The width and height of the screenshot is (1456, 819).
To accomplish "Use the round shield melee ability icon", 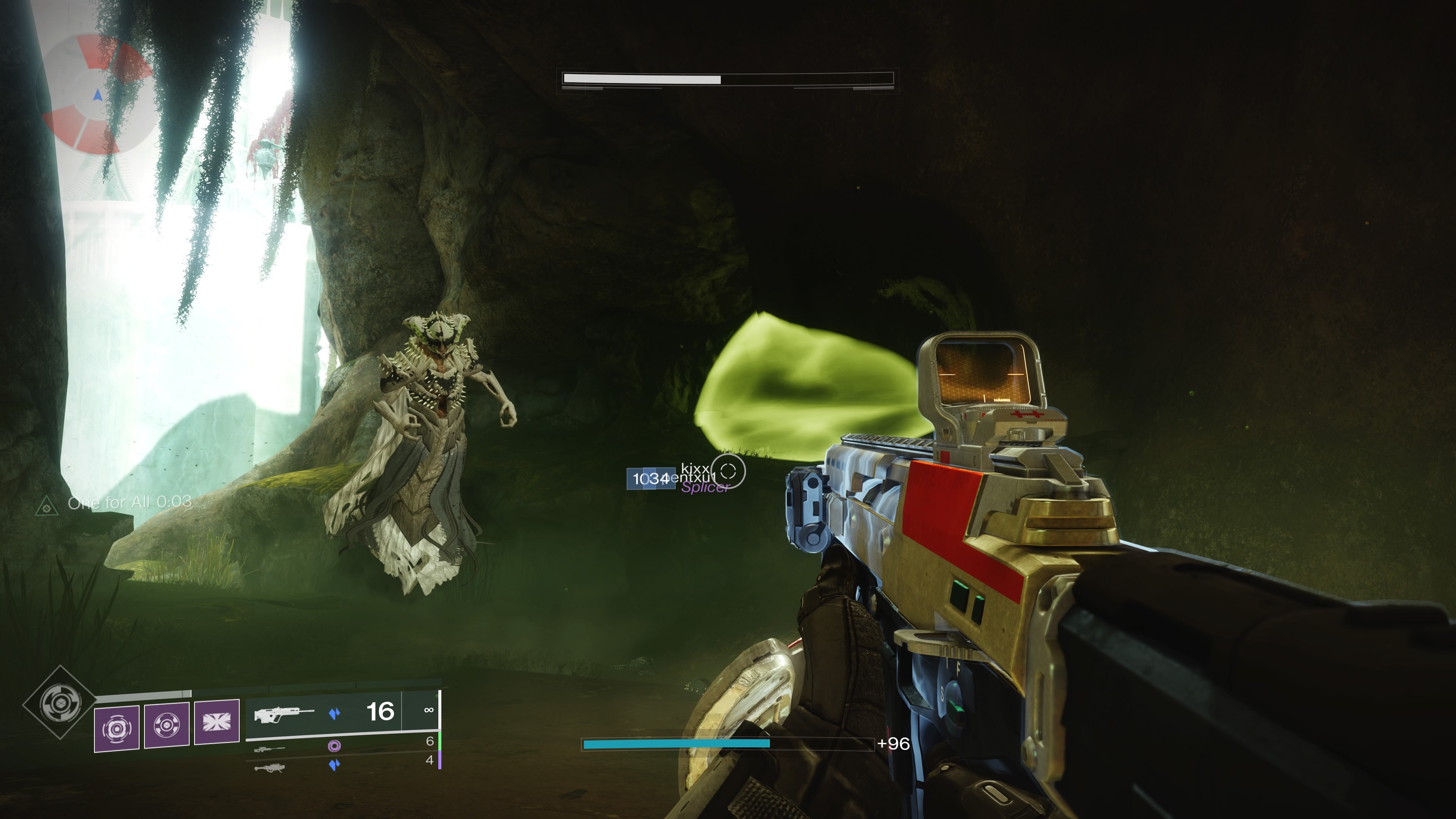I will 167,726.
